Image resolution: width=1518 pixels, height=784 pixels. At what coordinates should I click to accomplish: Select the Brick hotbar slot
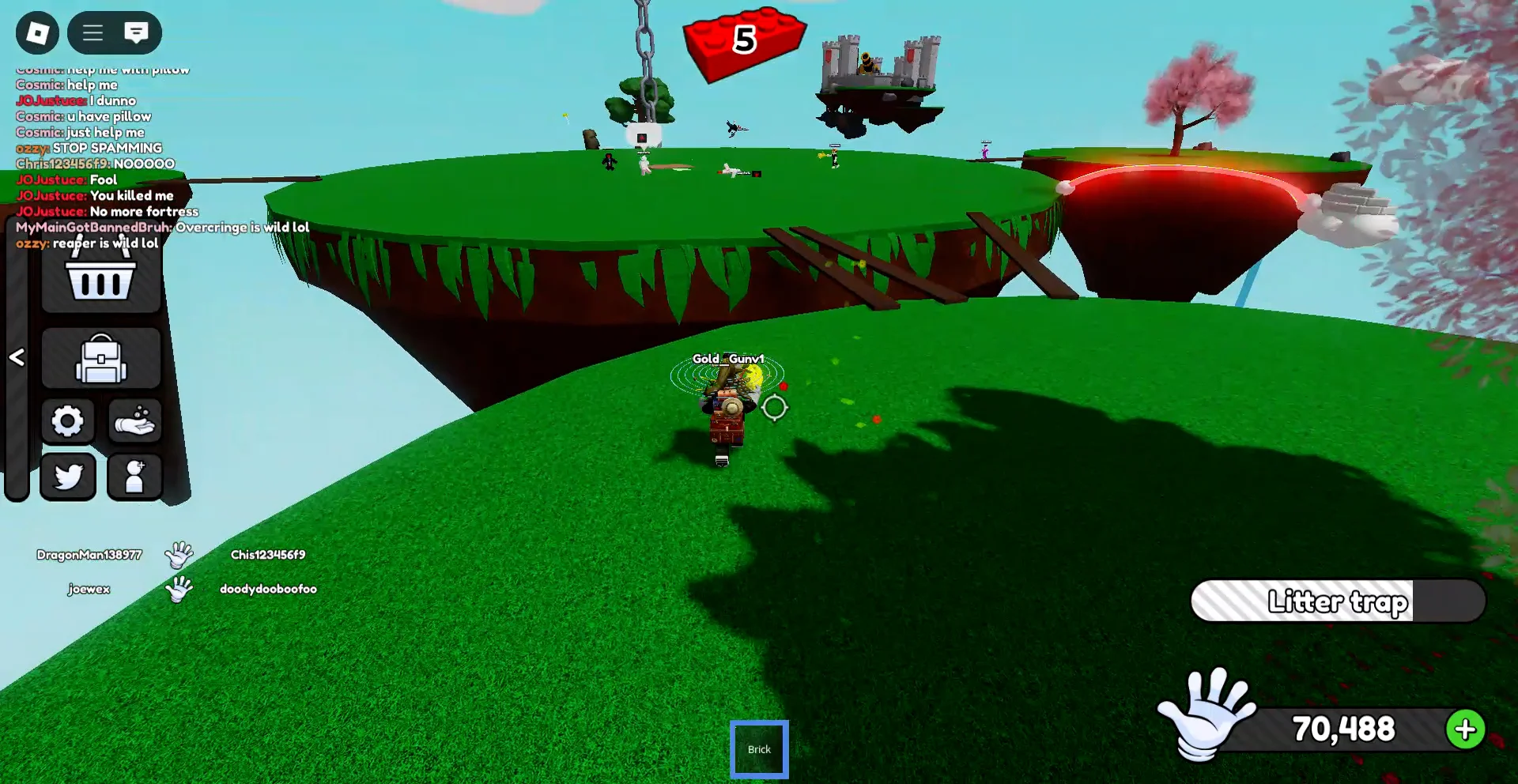point(759,748)
